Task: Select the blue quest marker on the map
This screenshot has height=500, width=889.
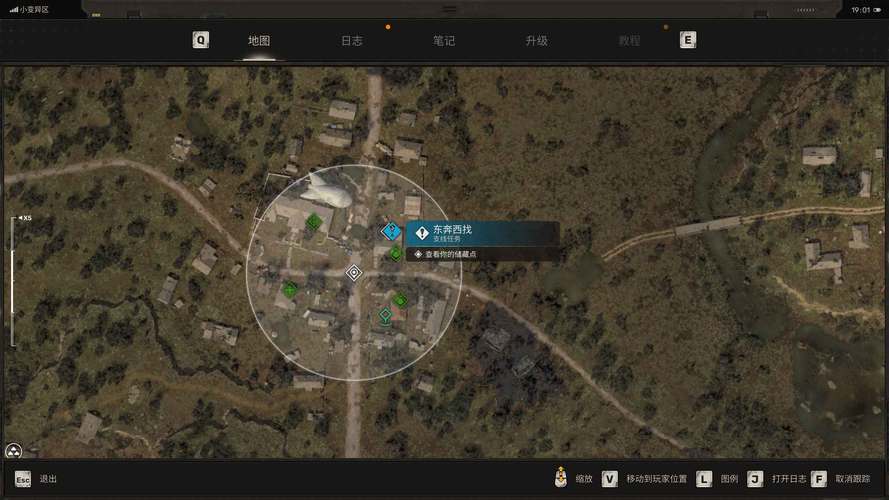Action: [391, 231]
